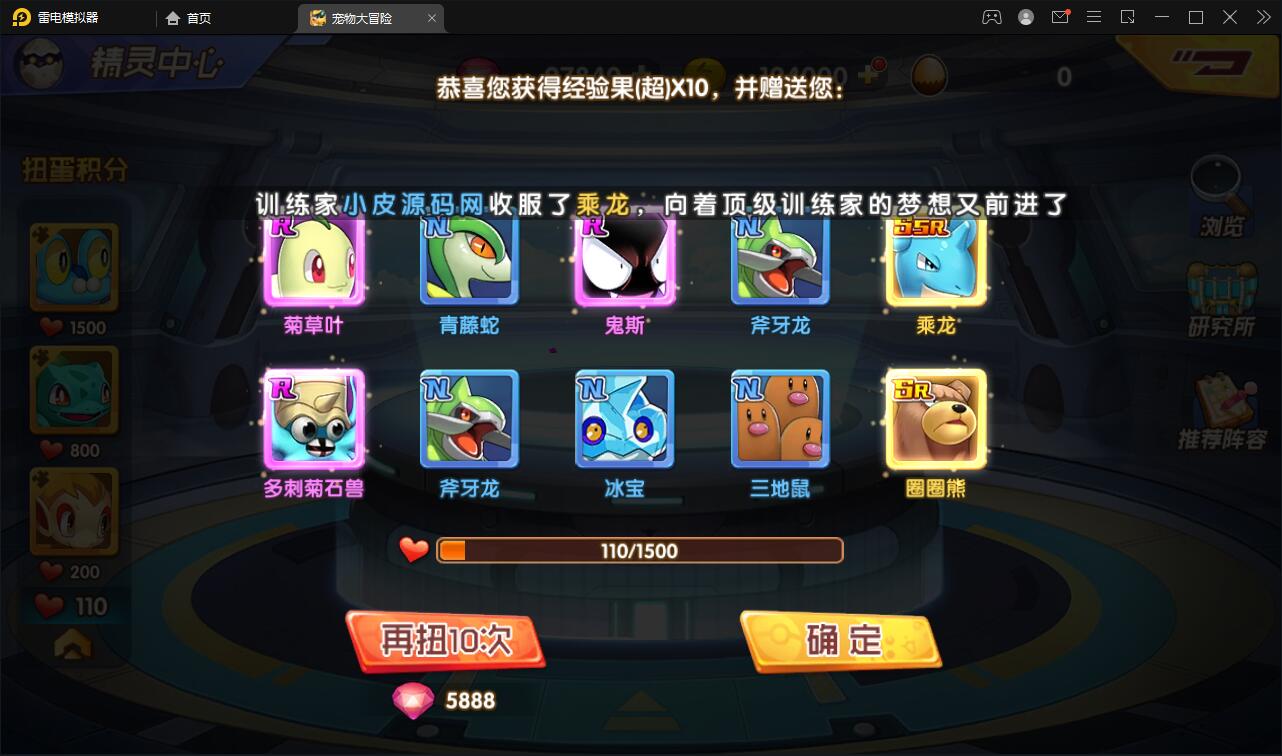
Task: Select the SSR 乘龙 pokemon thumbnail
Action: 935,258
